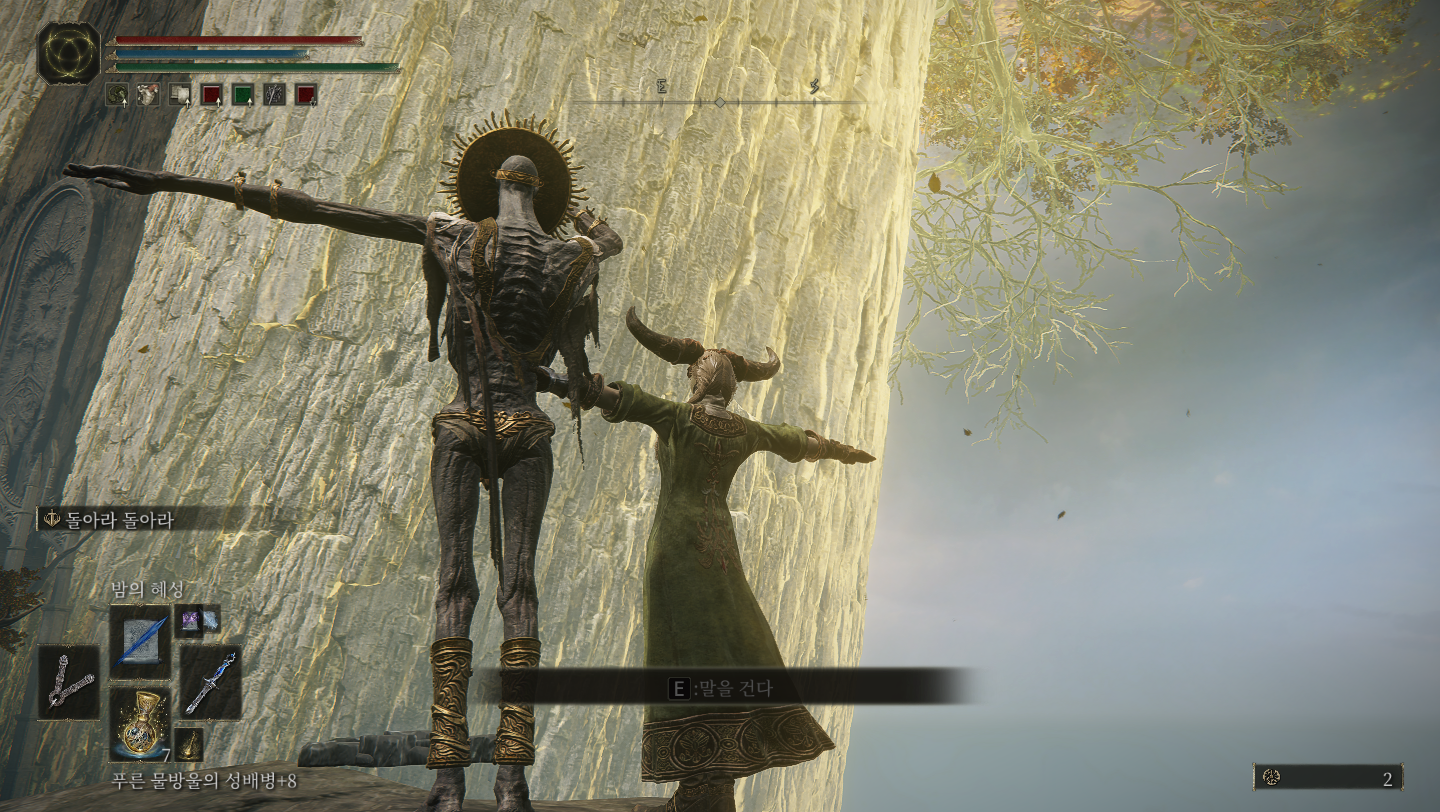
Task: Click the left-hand weapon slot
Action: click(69, 681)
